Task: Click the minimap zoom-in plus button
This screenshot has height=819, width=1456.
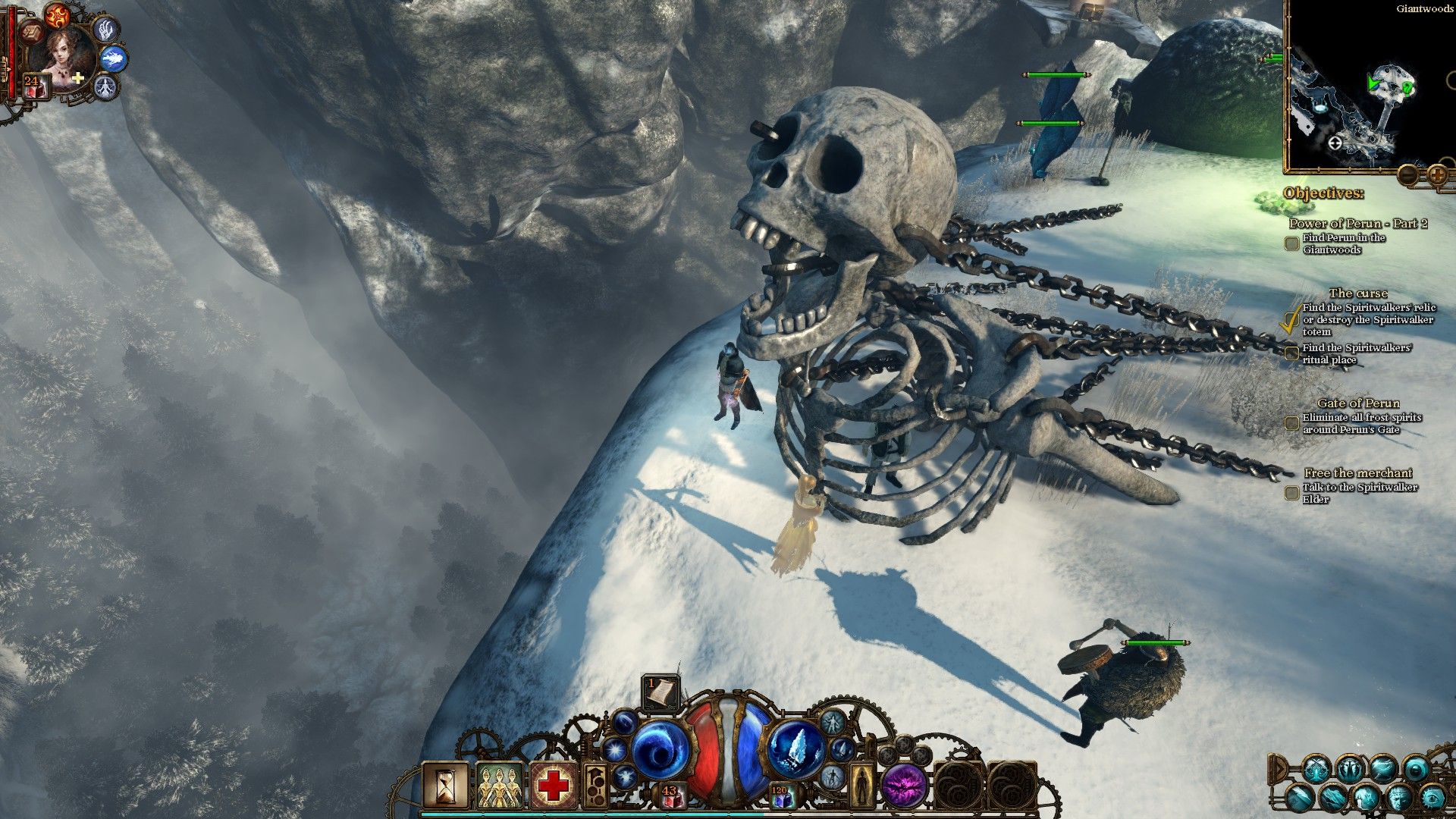Action: (x=1437, y=176)
